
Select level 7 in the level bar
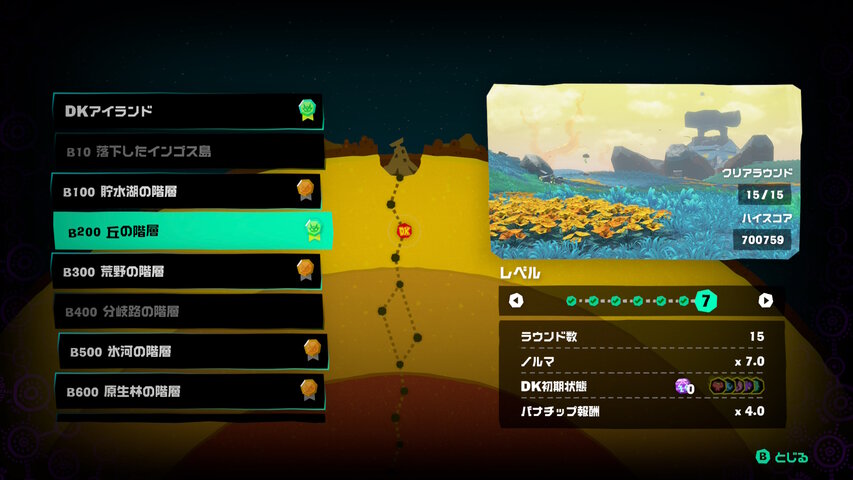click(x=706, y=300)
